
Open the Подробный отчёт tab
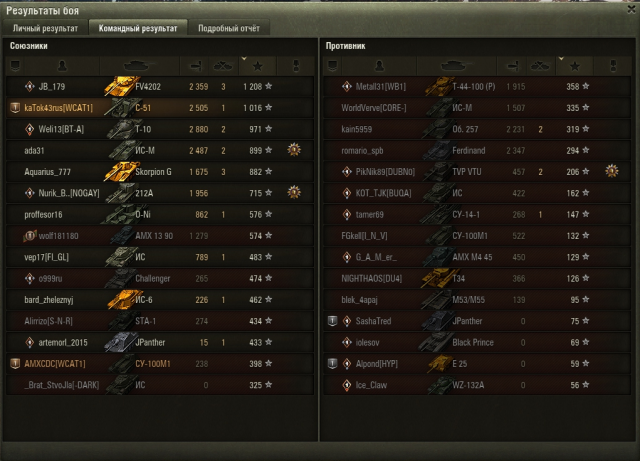[228, 28]
